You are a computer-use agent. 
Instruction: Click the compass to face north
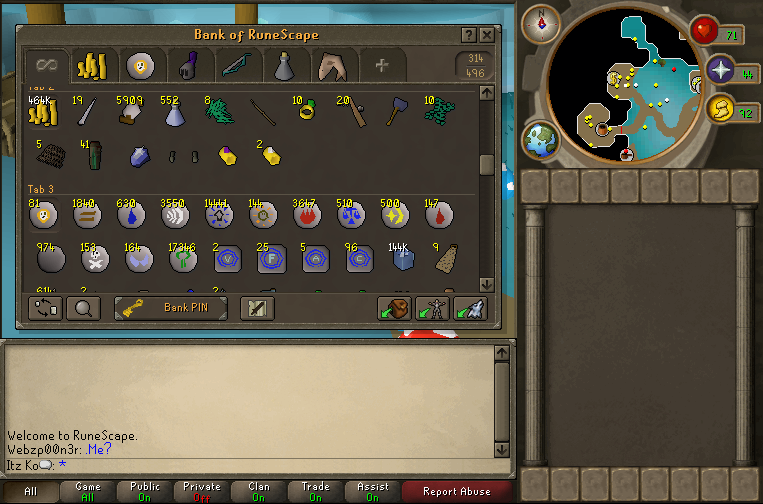tap(545, 20)
